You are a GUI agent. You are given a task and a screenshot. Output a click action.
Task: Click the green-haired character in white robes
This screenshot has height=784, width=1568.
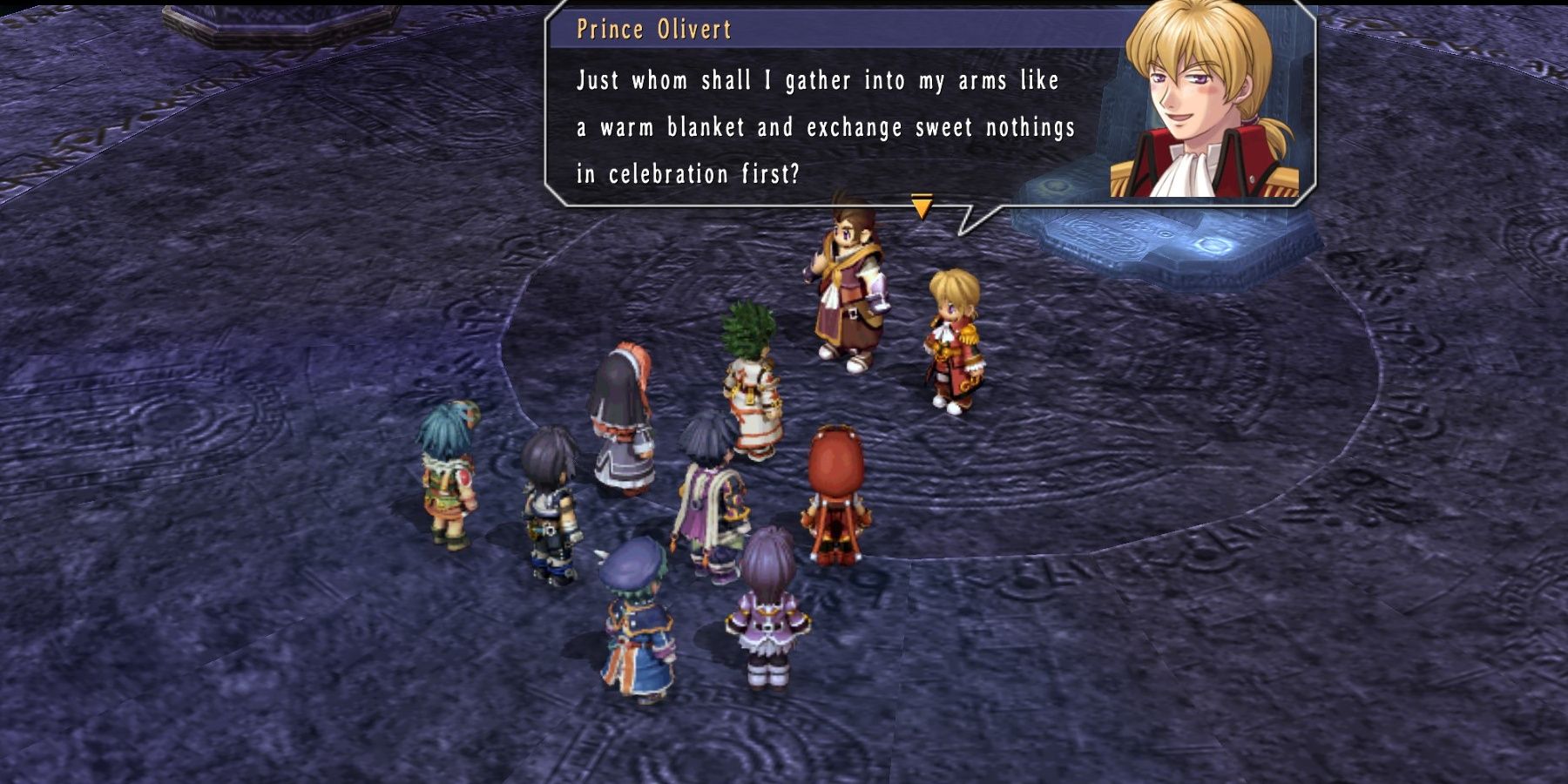pos(754,375)
